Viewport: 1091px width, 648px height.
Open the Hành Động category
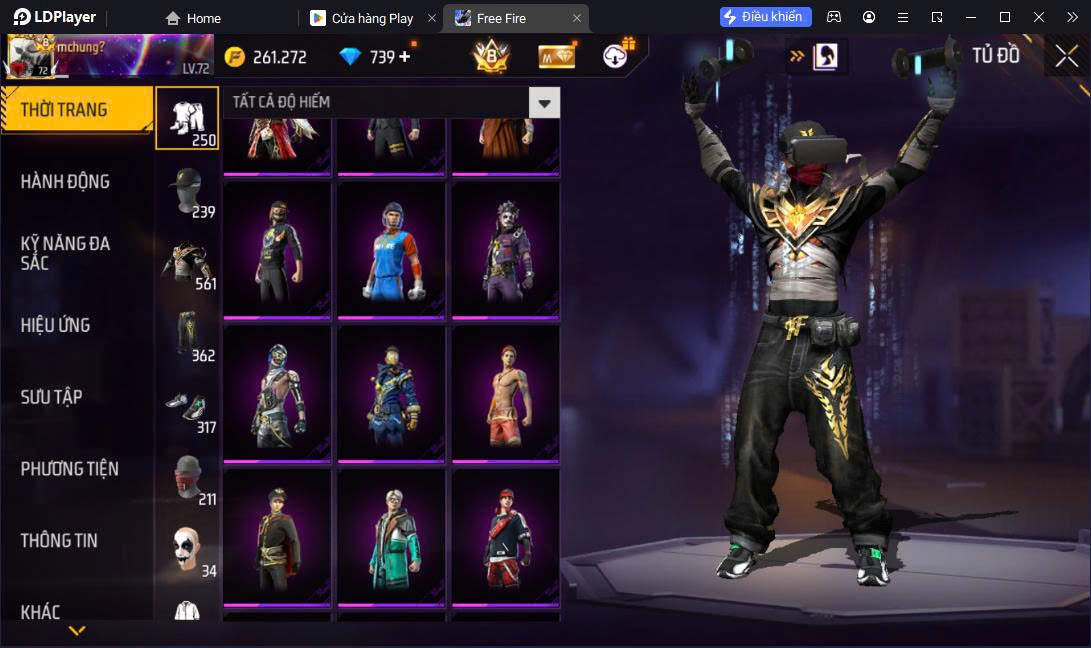point(66,182)
